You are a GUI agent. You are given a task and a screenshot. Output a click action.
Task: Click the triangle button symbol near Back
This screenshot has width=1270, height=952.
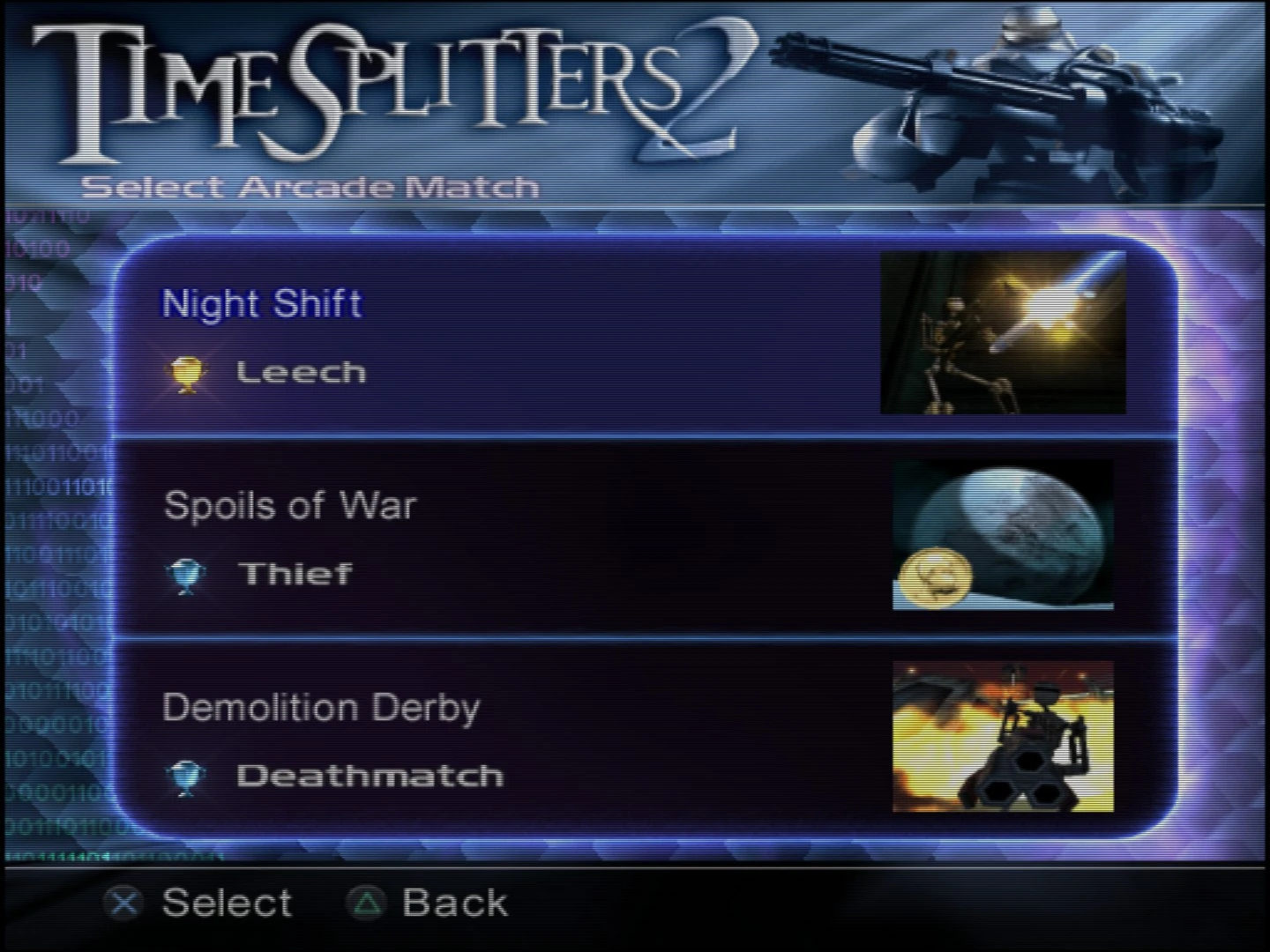pyautogui.click(x=368, y=903)
